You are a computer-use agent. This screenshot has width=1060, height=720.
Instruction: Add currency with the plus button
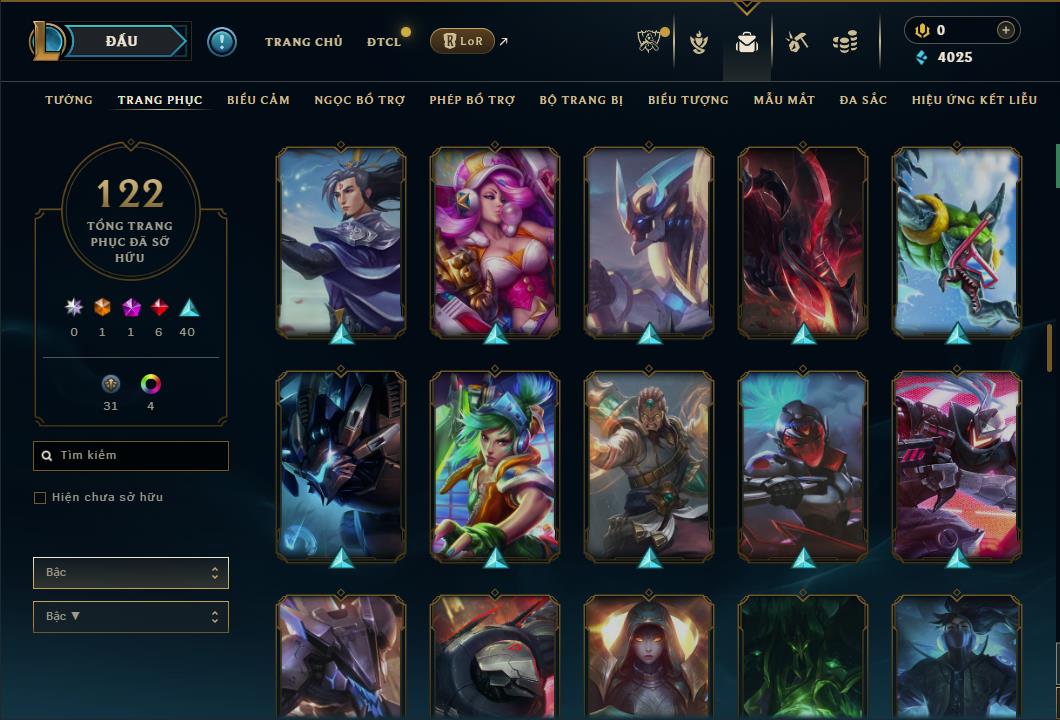[1005, 31]
